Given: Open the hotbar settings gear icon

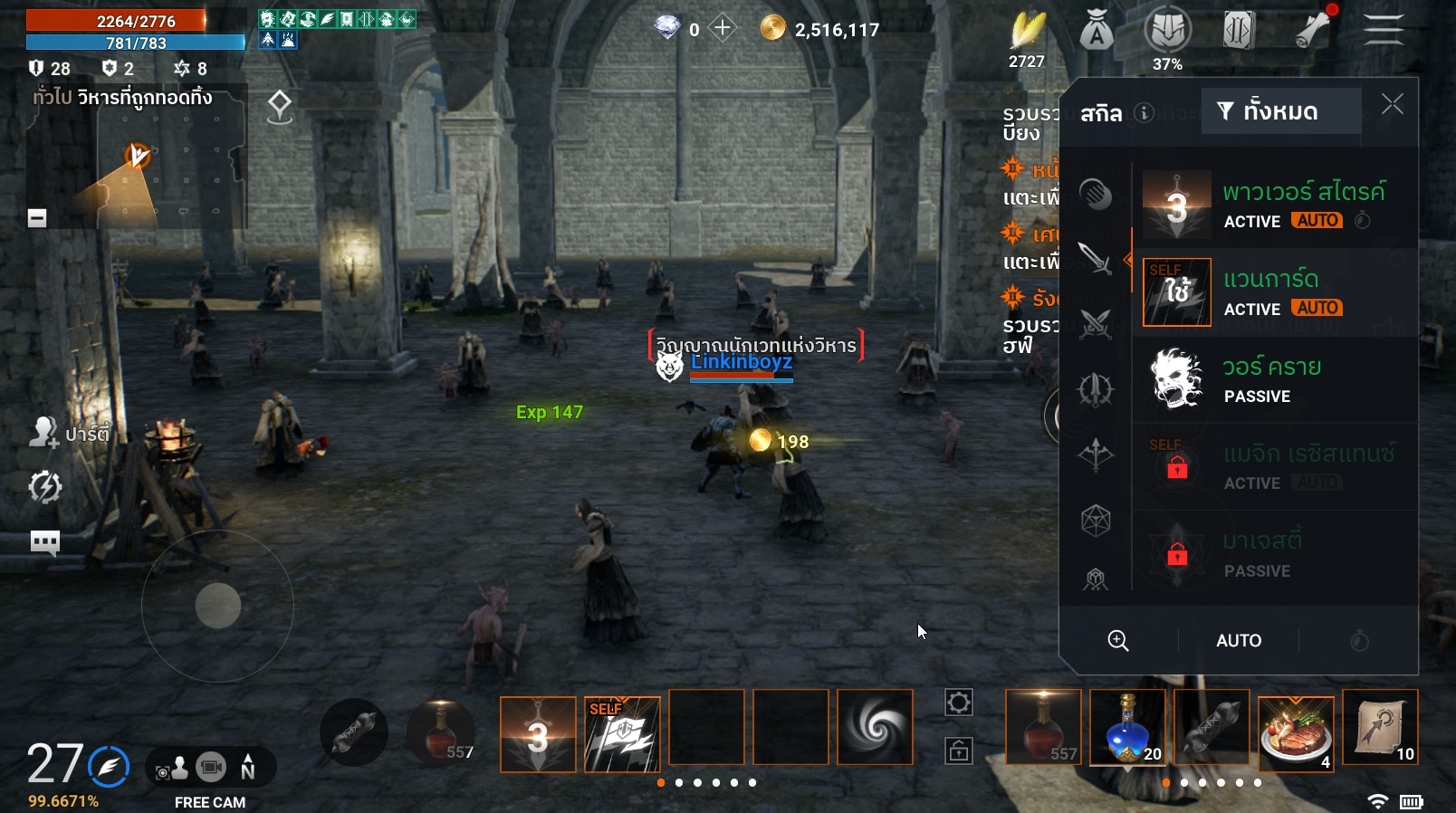Looking at the screenshot, I should (959, 703).
